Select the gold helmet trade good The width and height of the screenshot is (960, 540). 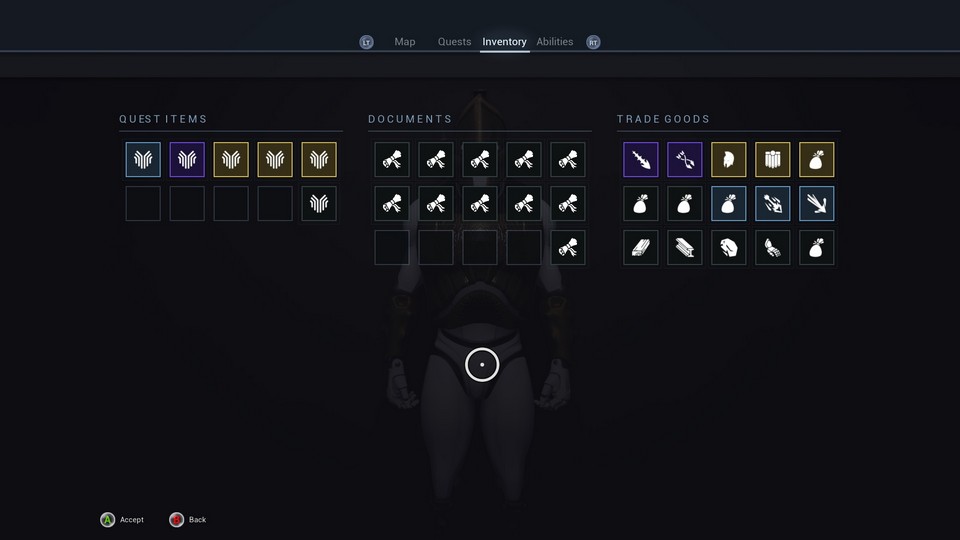click(729, 159)
